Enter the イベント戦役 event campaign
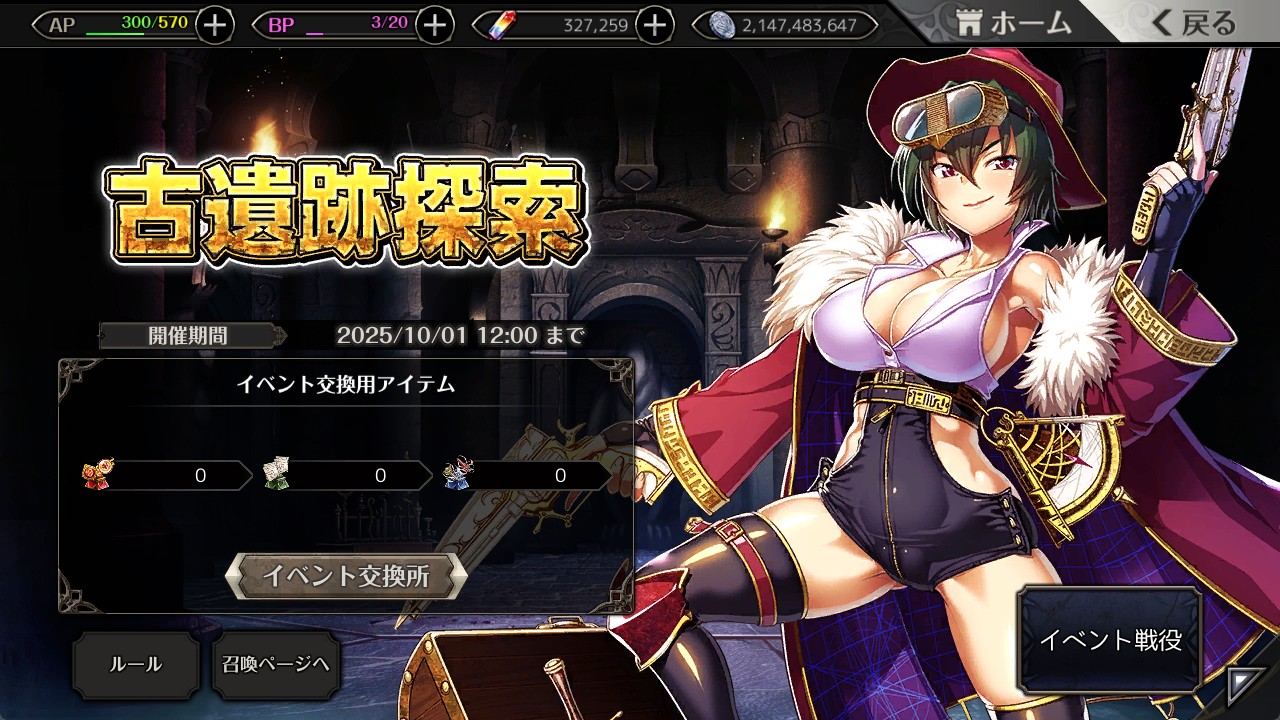The height and width of the screenshot is (720, 1280). [1110, 640]
